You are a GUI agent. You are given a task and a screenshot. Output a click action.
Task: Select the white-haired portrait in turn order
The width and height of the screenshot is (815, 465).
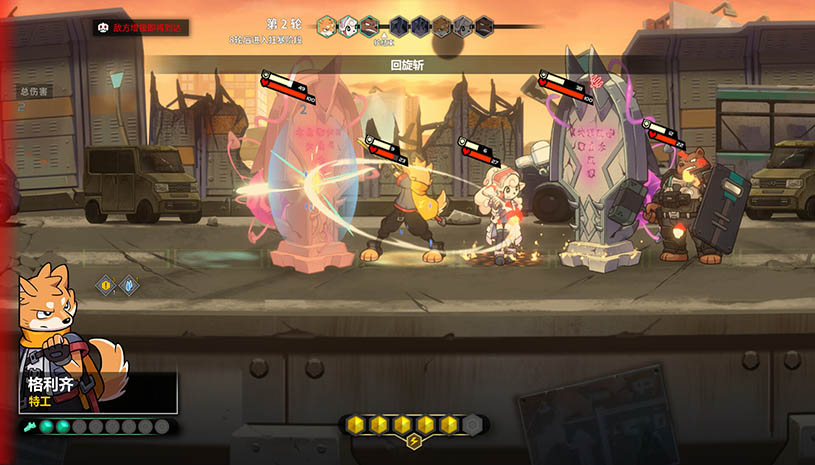pos(348,25)
